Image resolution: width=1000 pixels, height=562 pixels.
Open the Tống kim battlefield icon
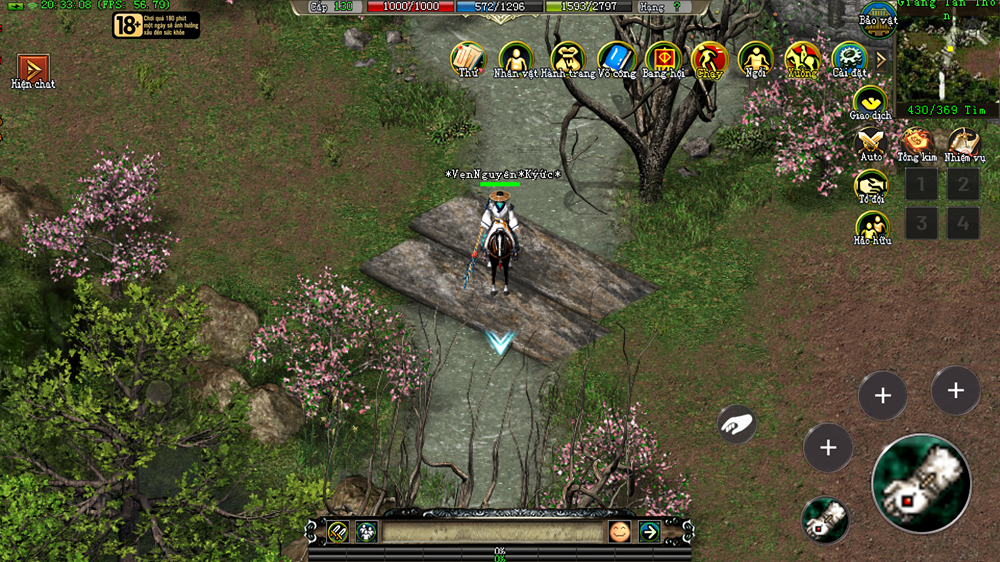pos(916,142)
